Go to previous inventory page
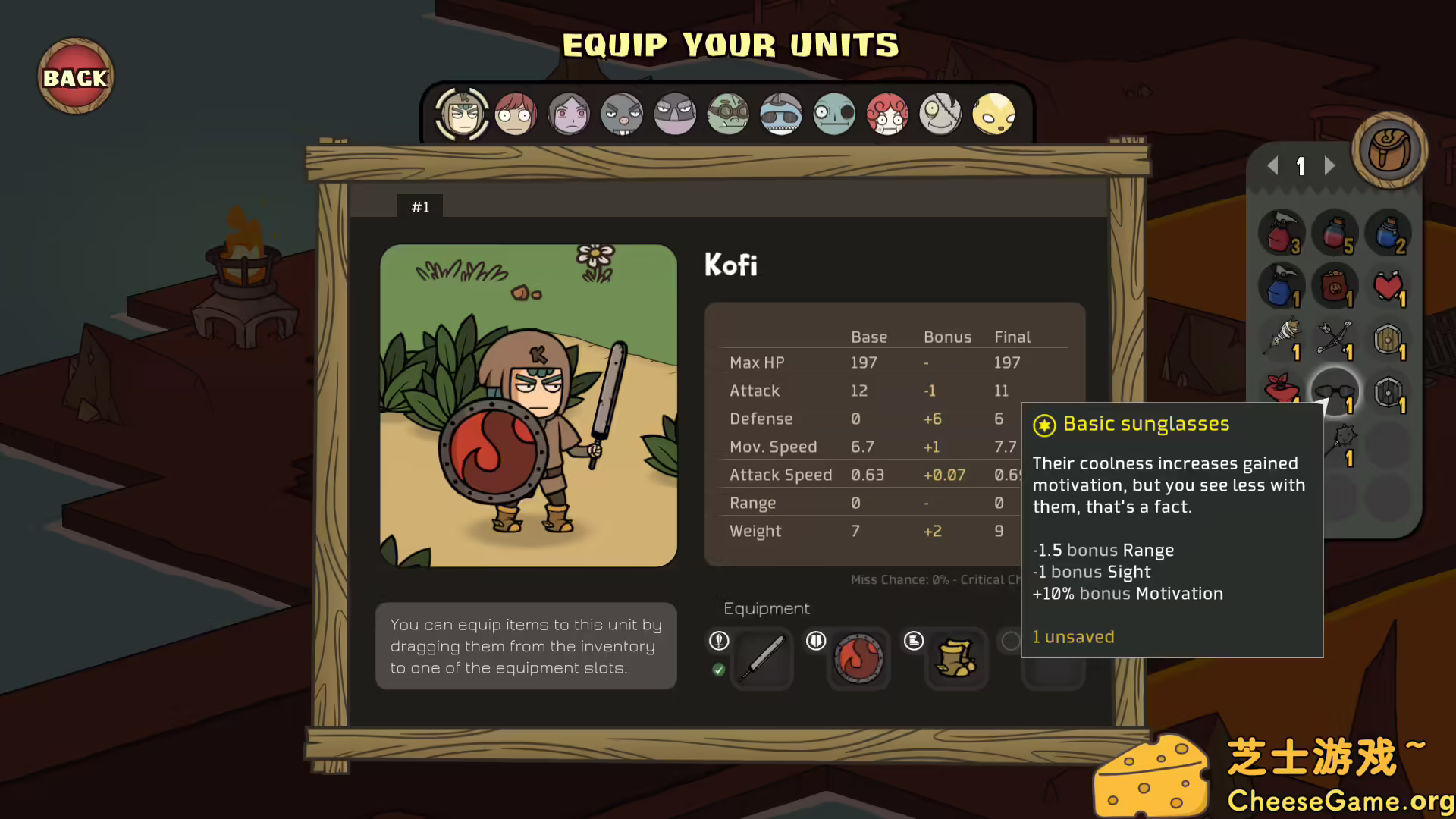The width and height of the screenshot is (1456, 819). point(1272,166)
